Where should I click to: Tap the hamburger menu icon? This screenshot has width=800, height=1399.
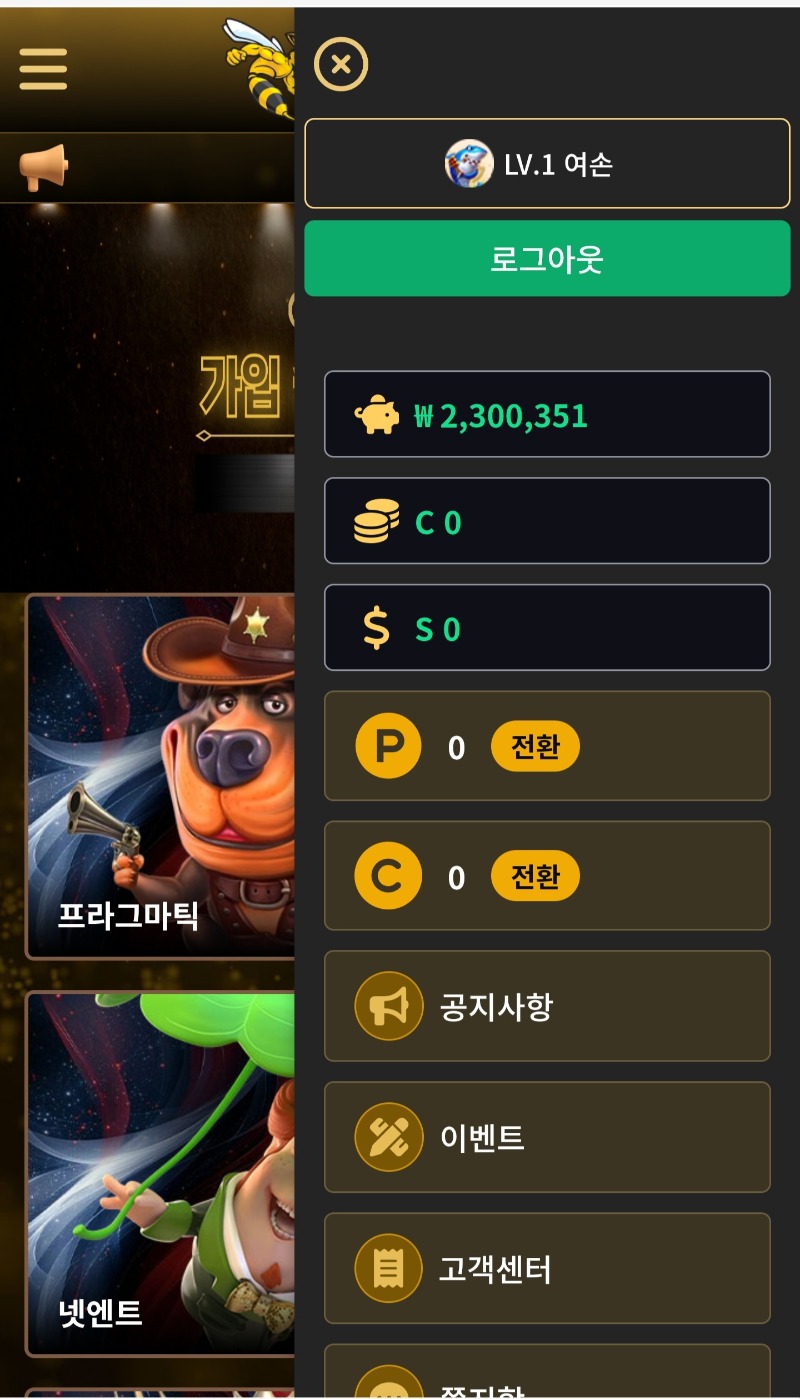(x=43, y=69)
